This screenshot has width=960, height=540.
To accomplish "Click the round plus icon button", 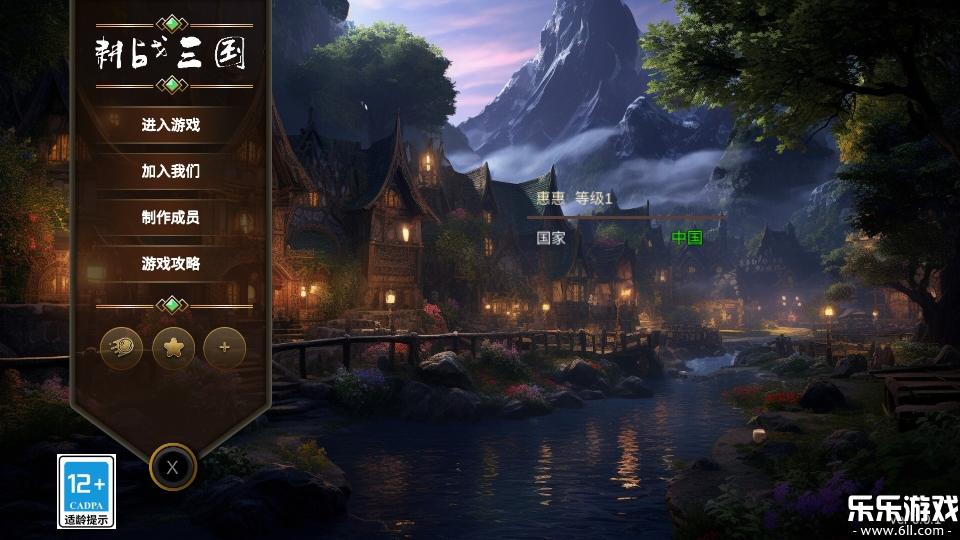I will pyautogui.click(x=224, y=348).
